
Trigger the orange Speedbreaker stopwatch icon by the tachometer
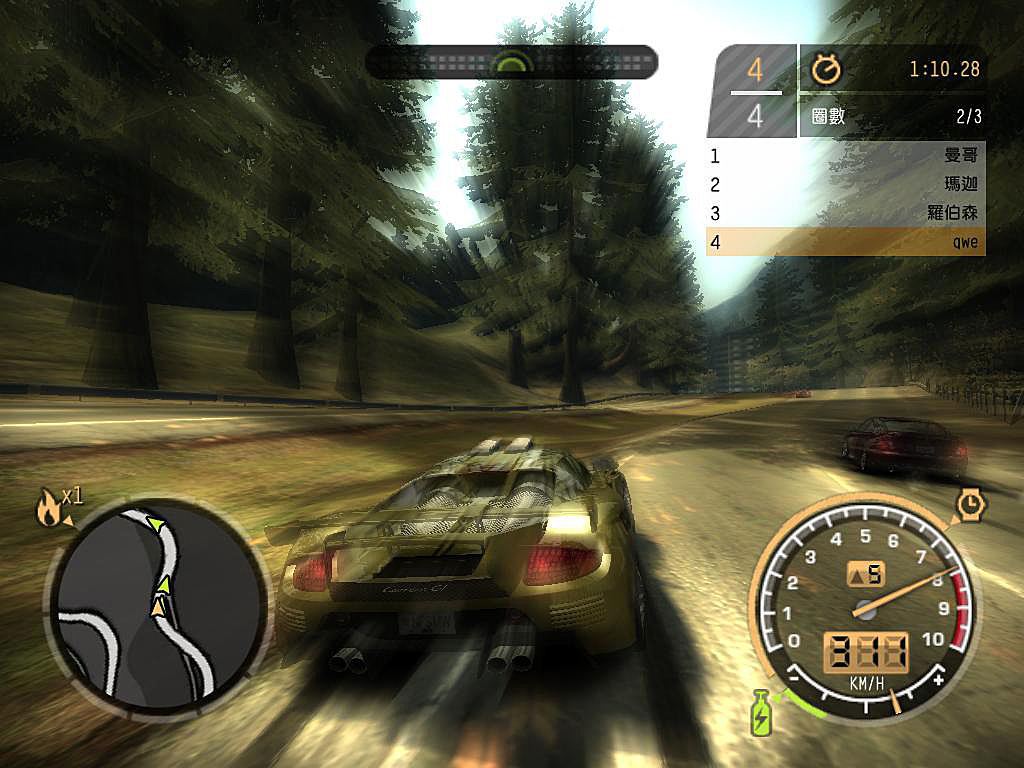click(969, 505)
